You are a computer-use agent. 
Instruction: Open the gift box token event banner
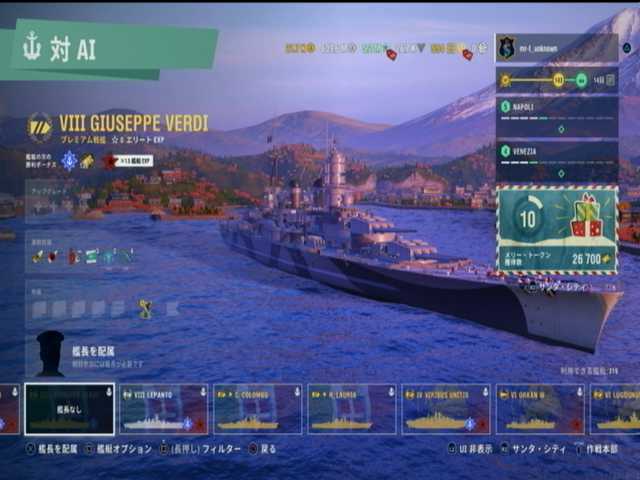(557, 229)
